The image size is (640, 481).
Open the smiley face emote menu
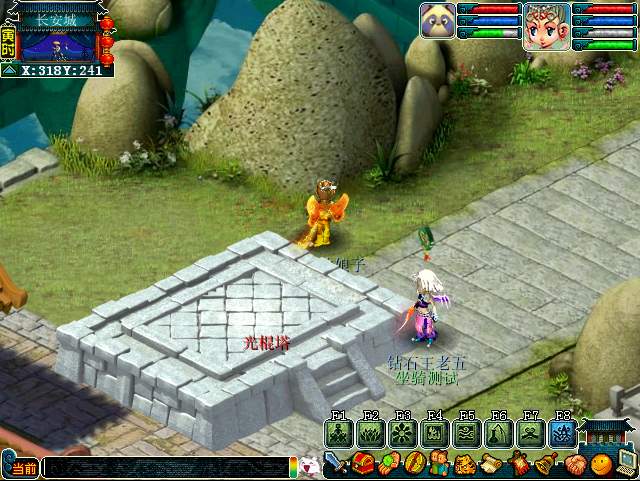coord(600,464)
